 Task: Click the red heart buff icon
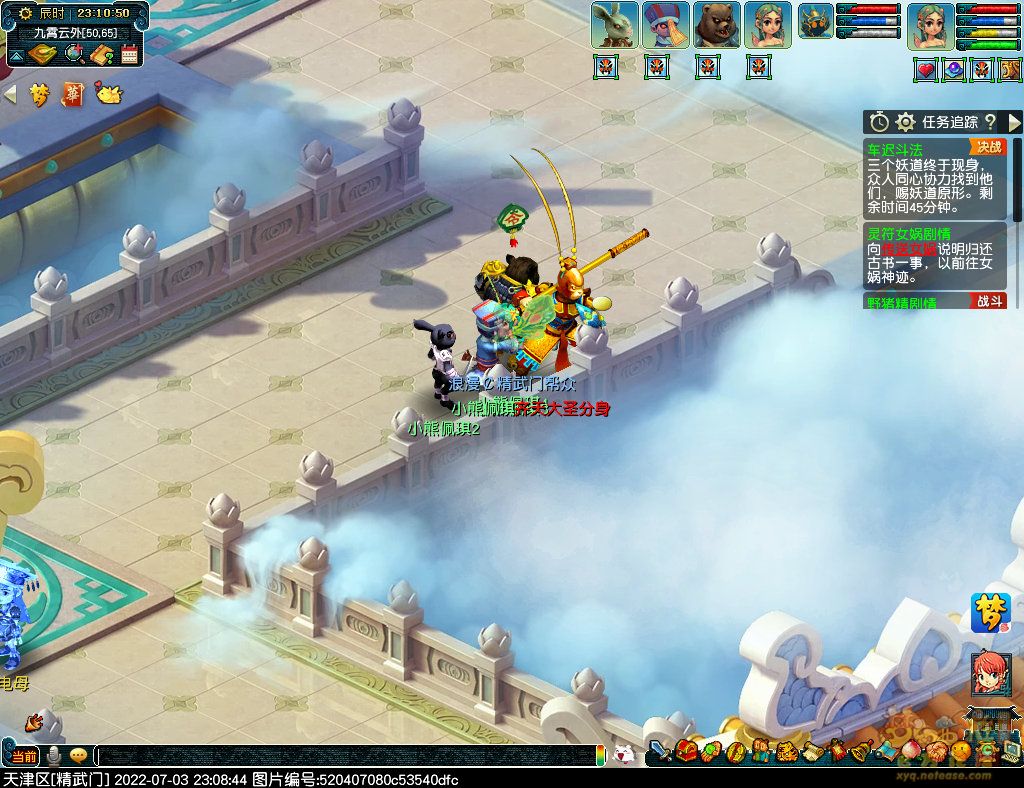pos(926,70)
